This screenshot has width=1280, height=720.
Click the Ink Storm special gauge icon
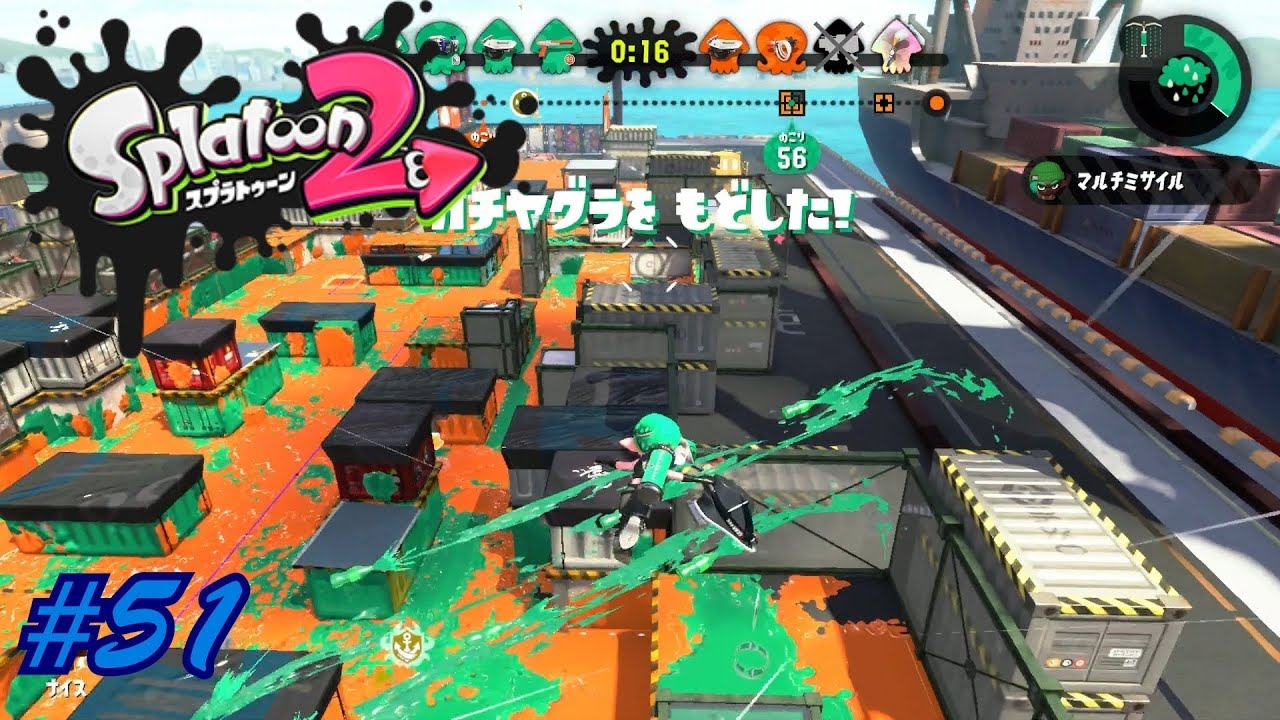(x=1184, y=80)
